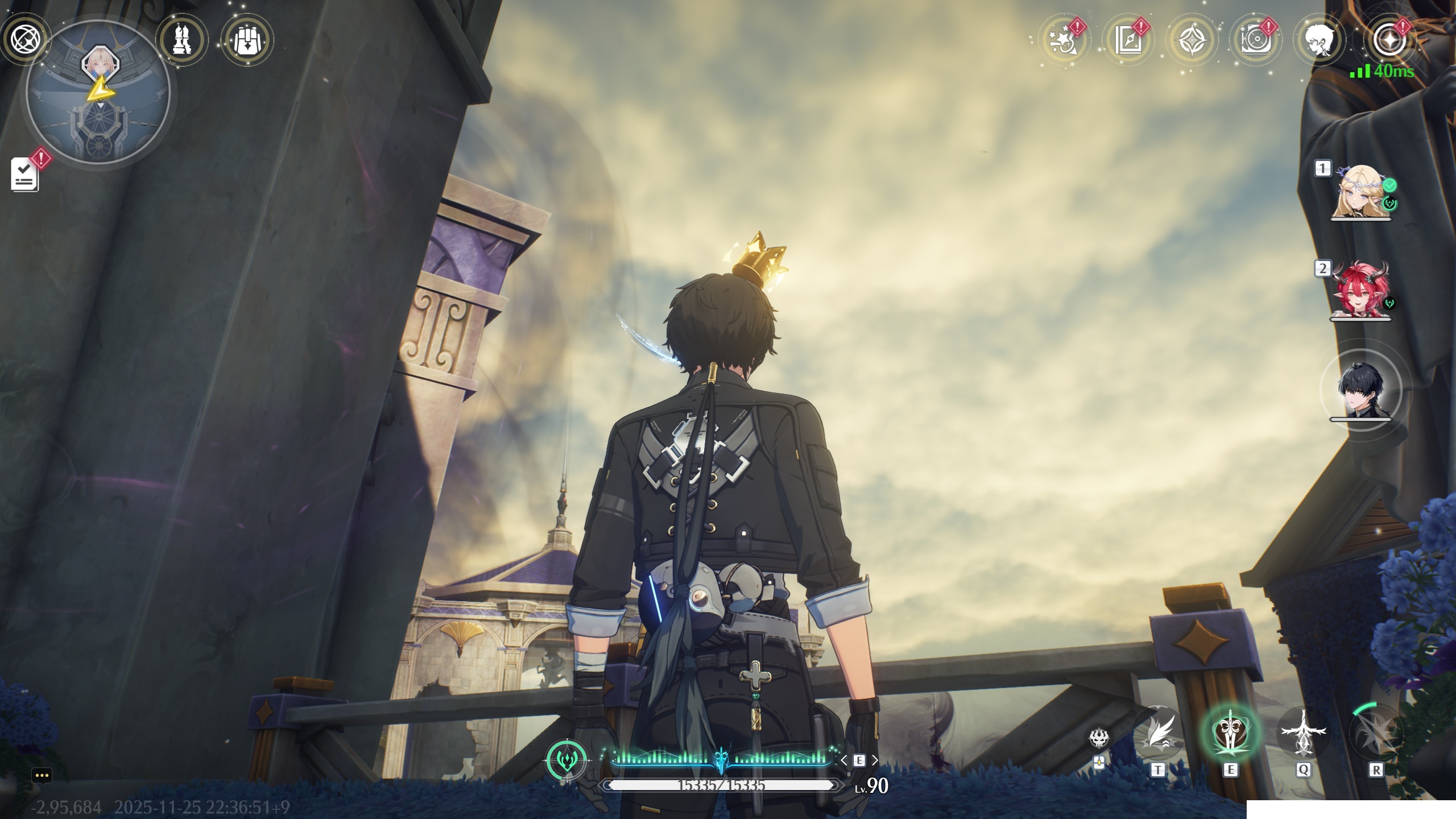Open the quest checklist icon
This screenshot has height=819, width=1456.
tap(26, 174)
